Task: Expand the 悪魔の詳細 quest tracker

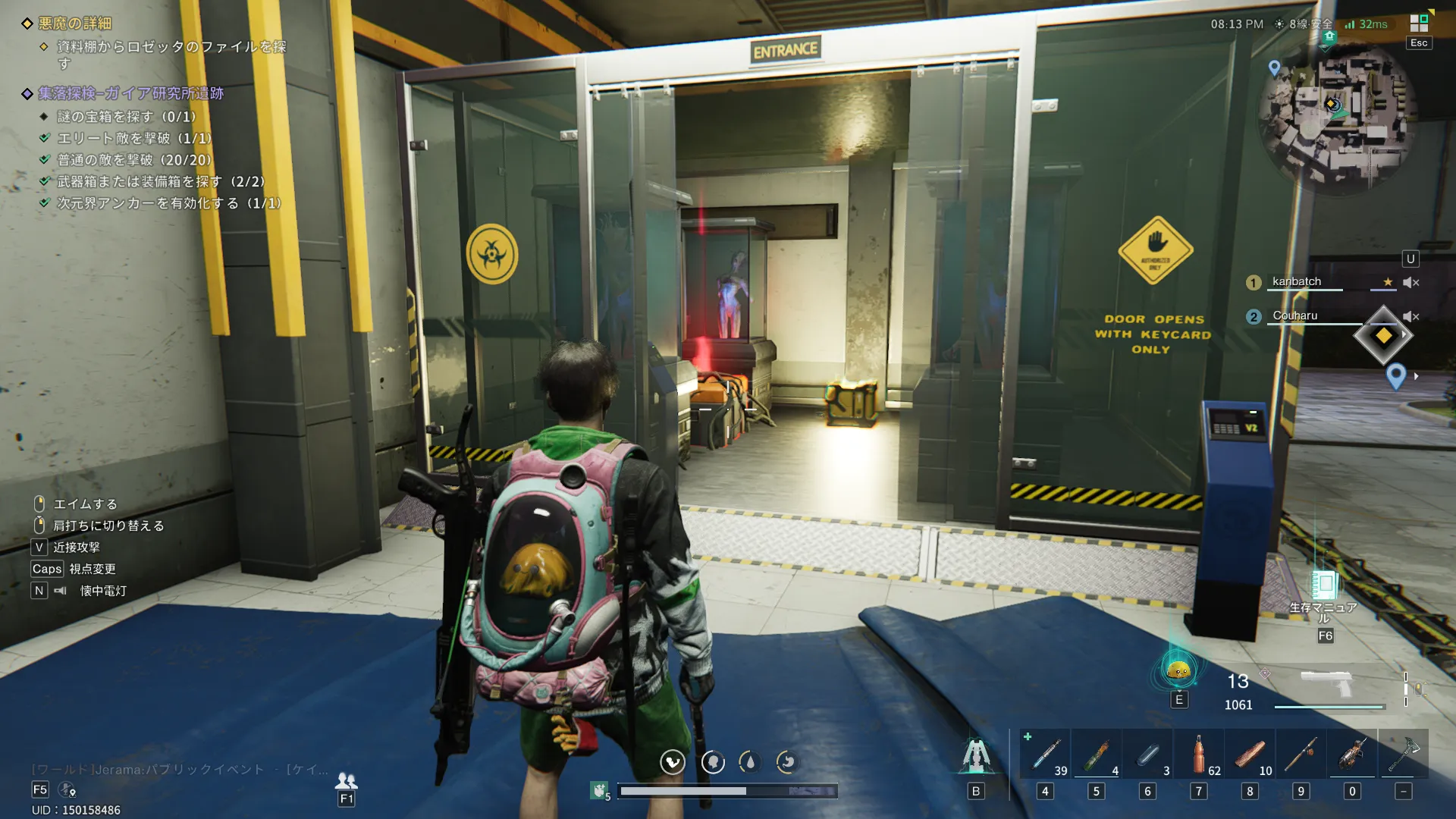Action: (x=75, y=24)
